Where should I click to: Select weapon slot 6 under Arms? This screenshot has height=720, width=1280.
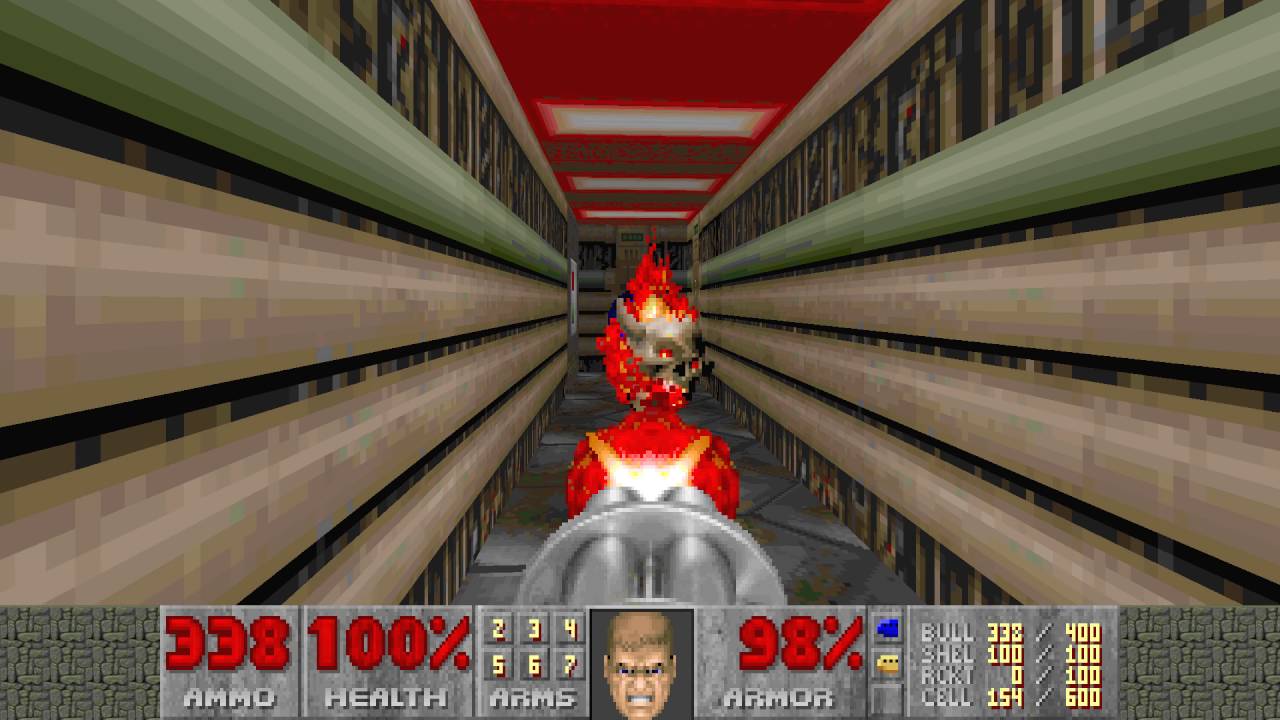[534, 663]
